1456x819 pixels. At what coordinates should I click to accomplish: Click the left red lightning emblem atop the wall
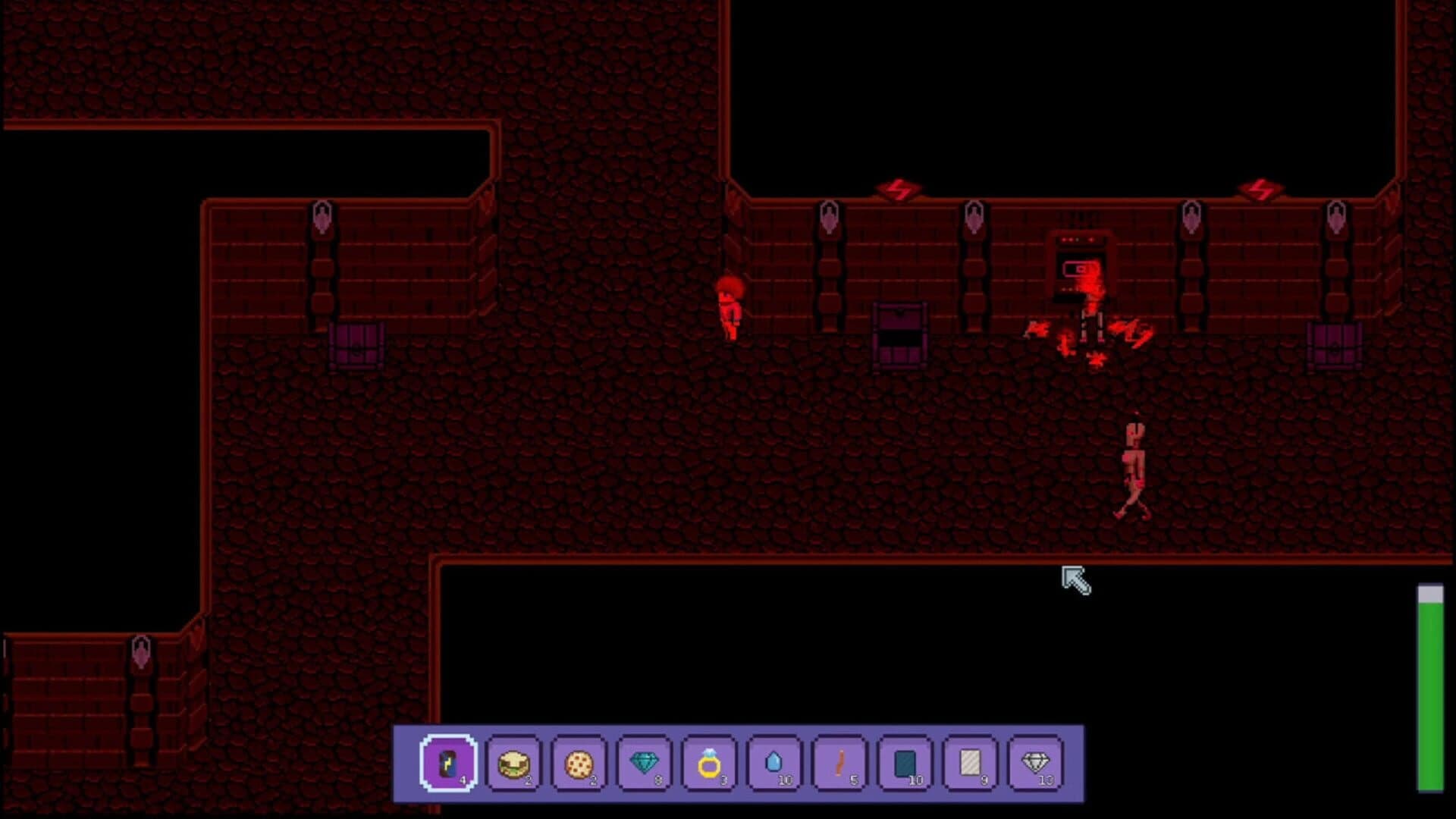tap(897, 188)
